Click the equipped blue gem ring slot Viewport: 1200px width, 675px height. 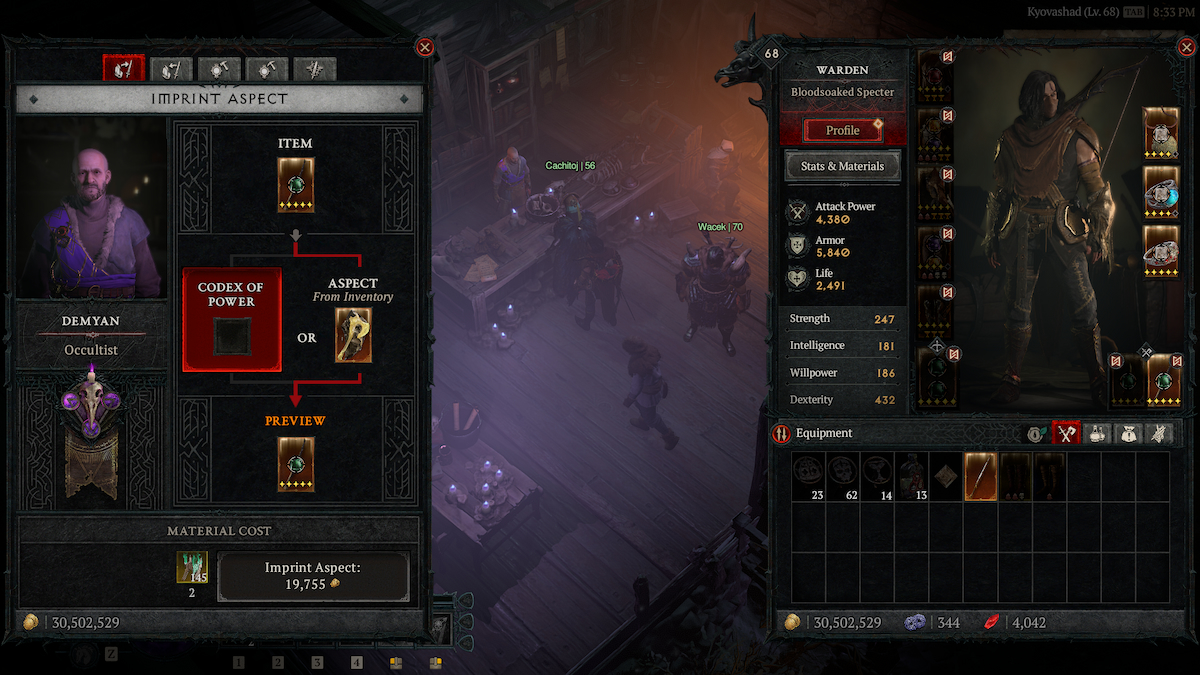click(1161, 192)
